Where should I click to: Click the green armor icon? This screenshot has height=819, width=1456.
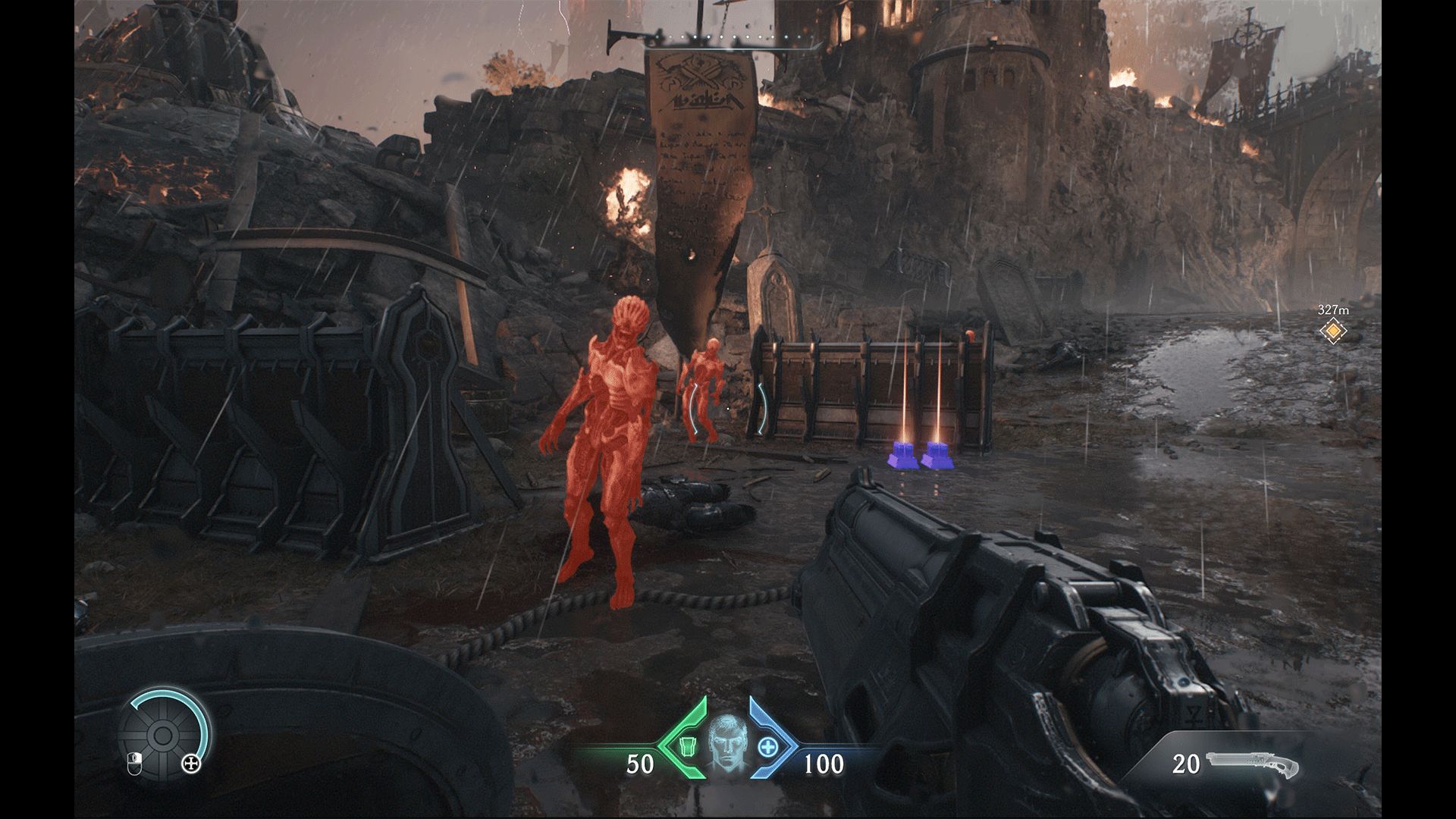686,747
